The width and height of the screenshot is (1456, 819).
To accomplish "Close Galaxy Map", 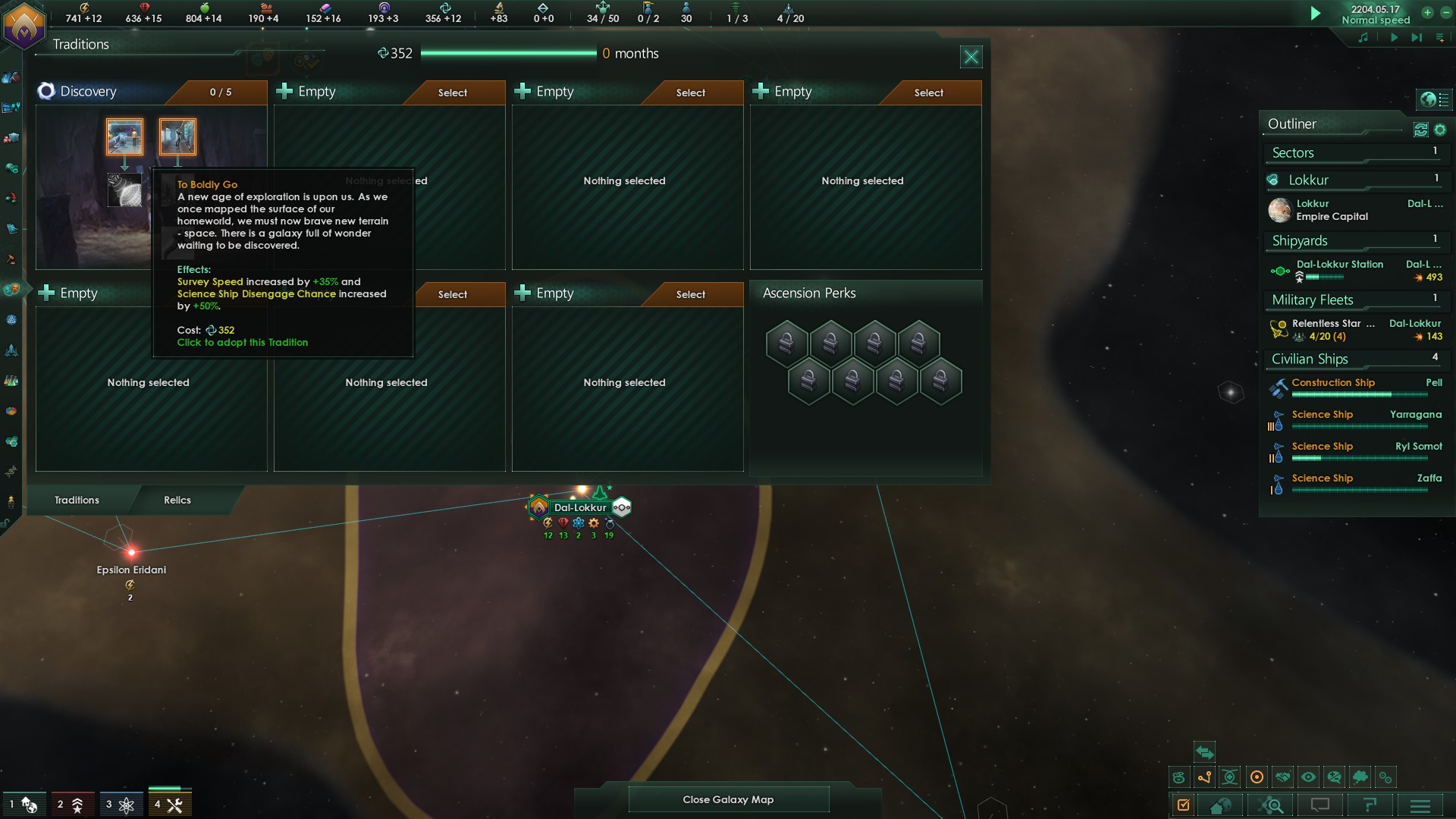I will [728, 799].
